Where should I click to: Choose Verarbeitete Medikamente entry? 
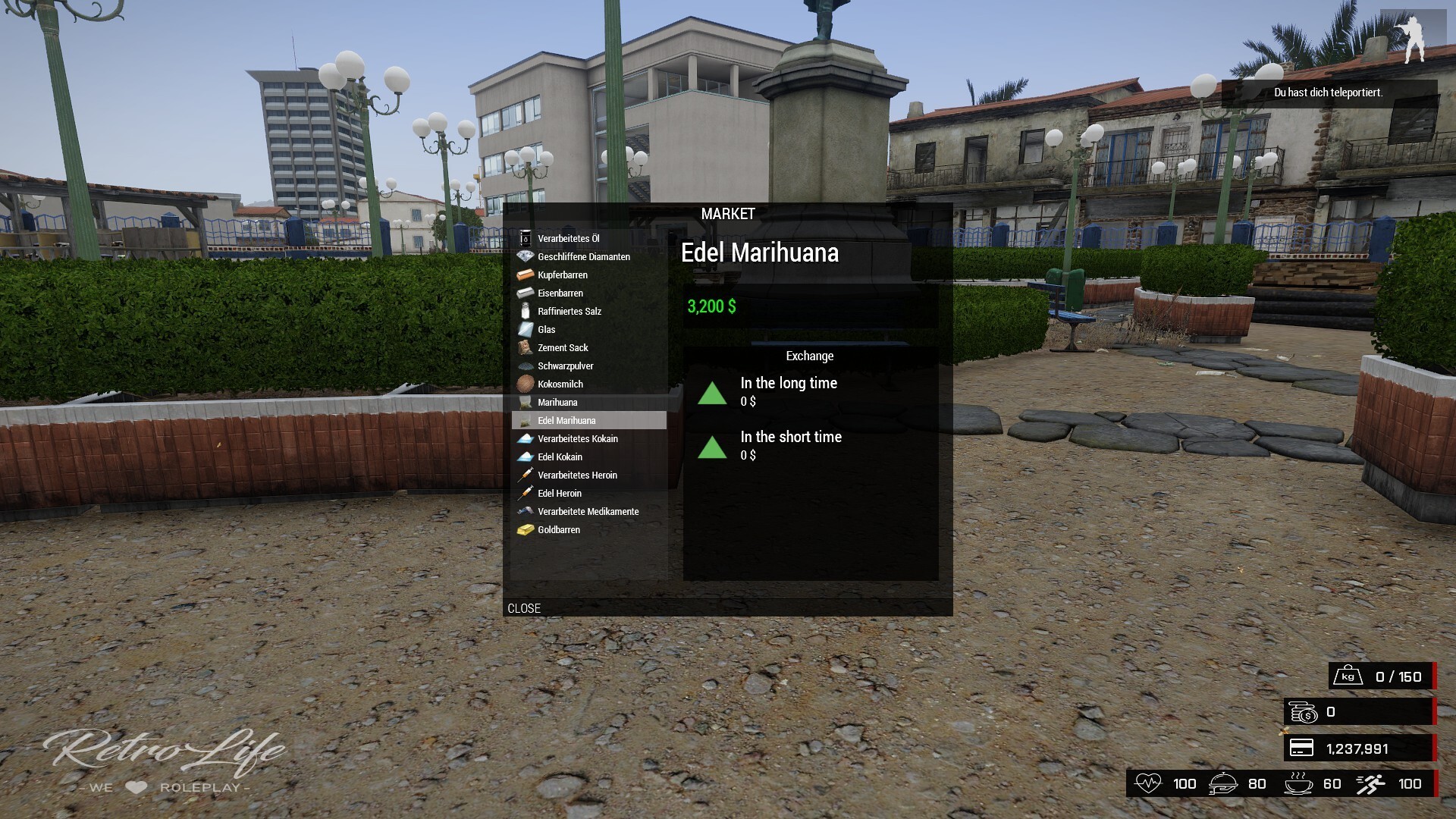tap(588, 511)
